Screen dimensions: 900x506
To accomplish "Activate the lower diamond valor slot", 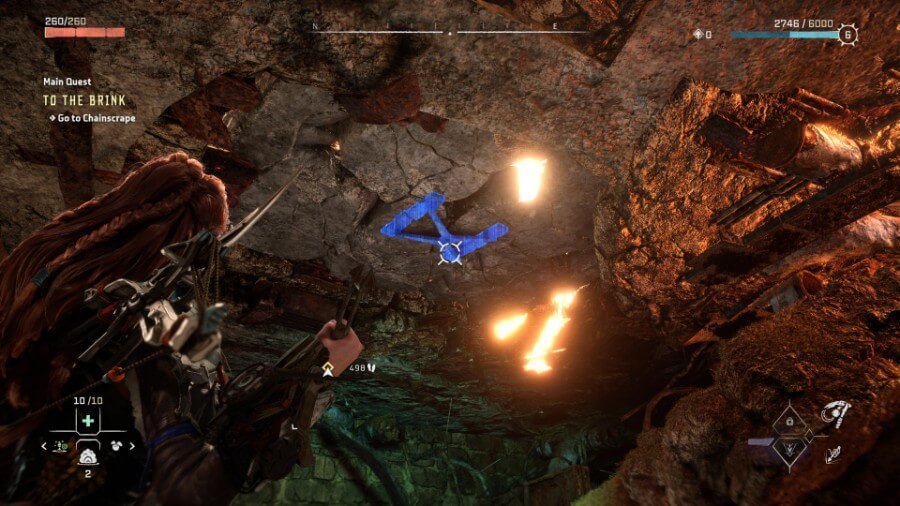I will point(790,450).
